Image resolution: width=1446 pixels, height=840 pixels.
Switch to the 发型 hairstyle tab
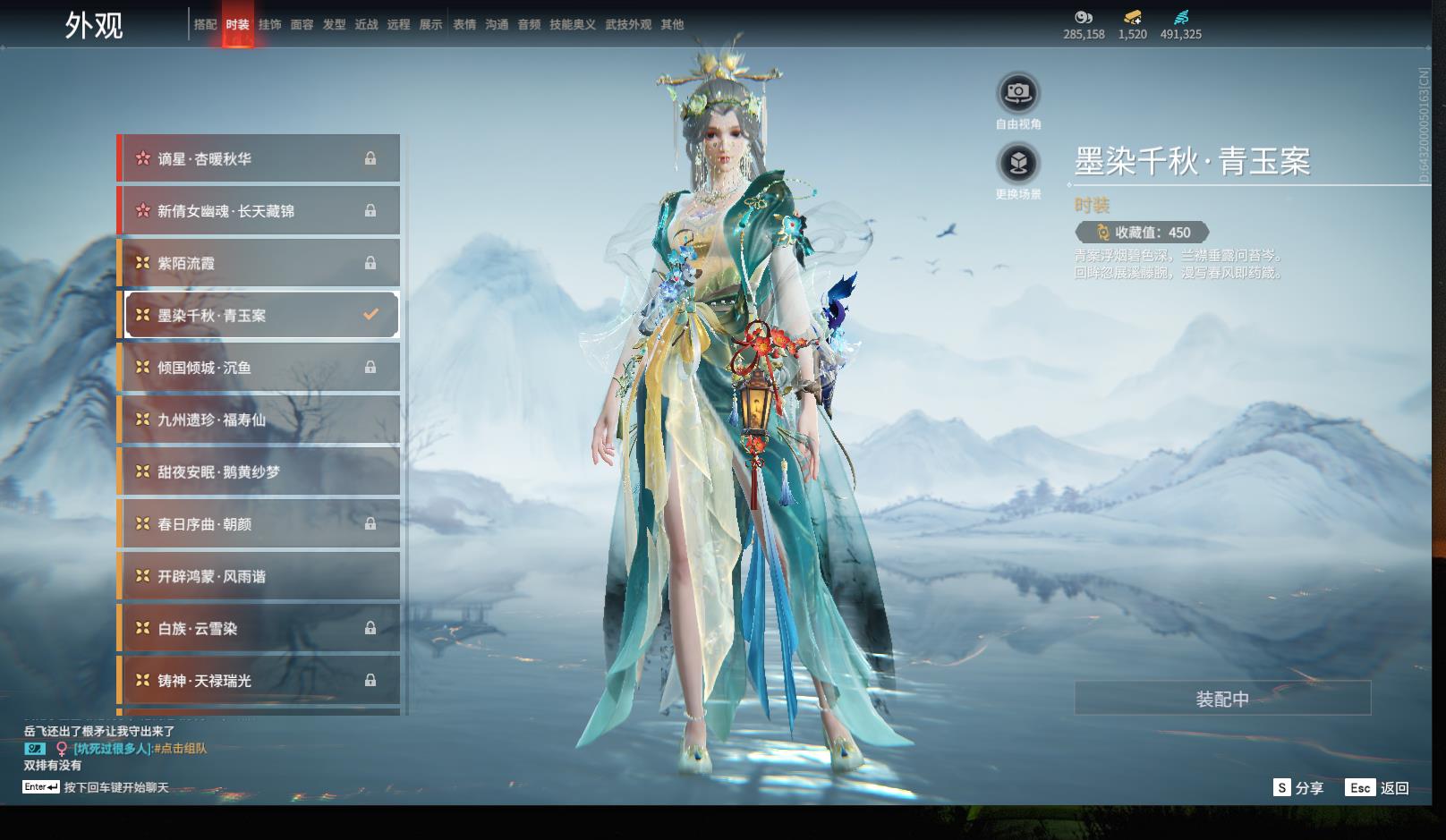coord(334,25)
